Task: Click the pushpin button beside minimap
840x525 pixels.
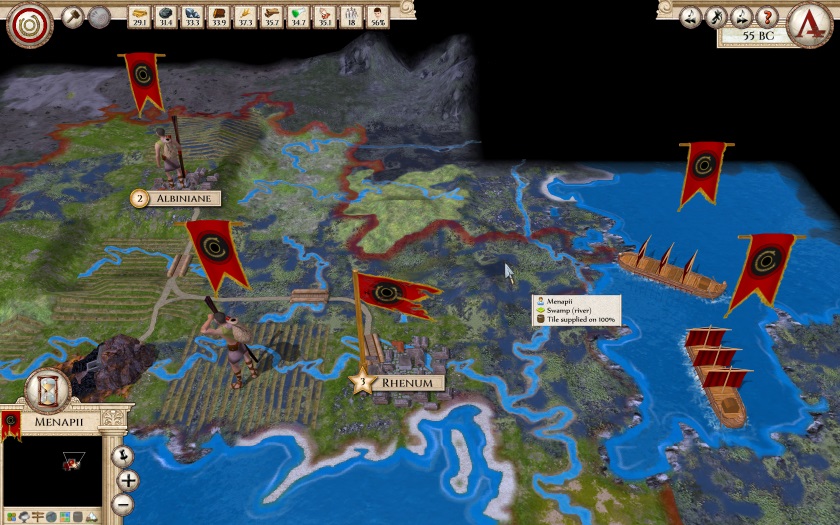Action: pyautogui.click(x=122, y=456)
